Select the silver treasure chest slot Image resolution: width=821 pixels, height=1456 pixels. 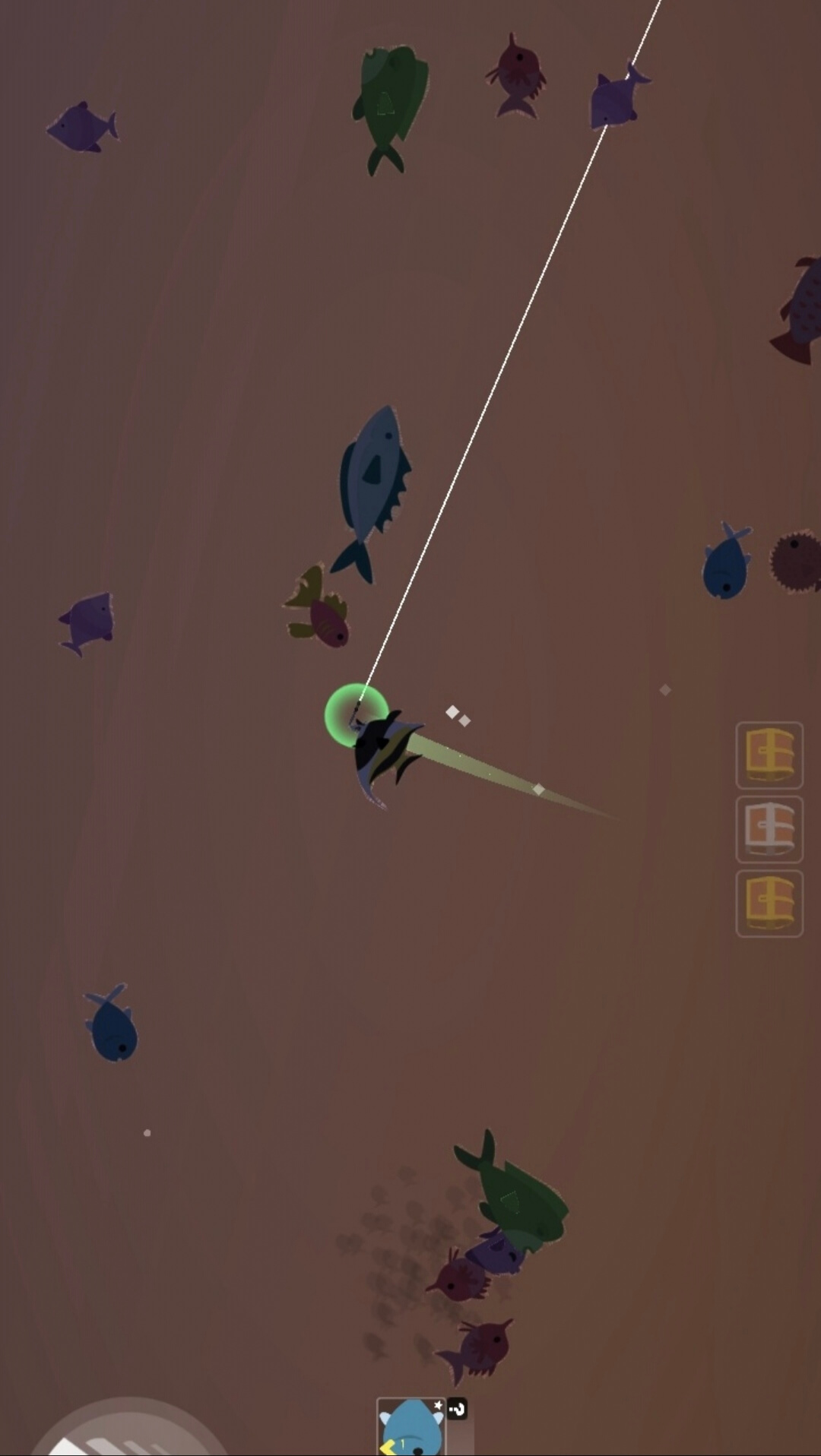(769, 829)
